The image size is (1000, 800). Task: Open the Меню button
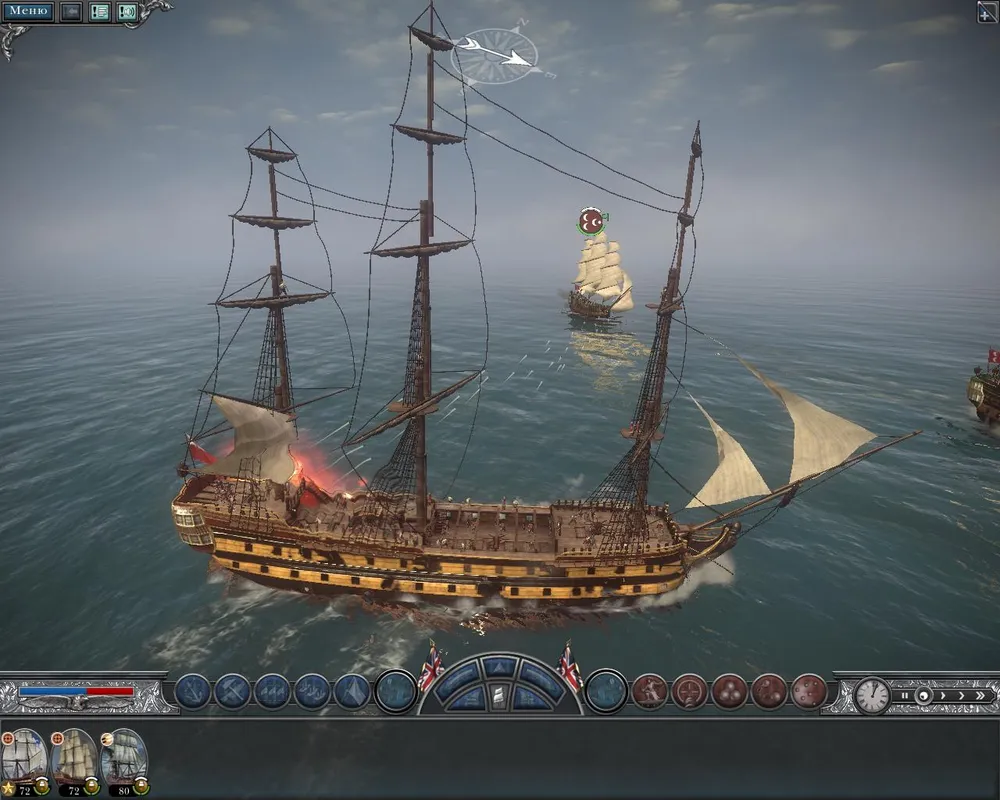pyautogui.click(x=29, y=12)
